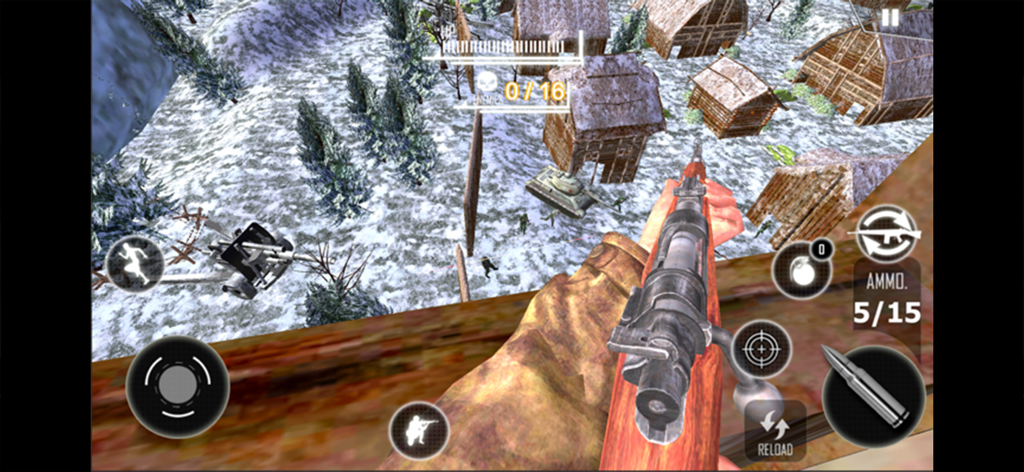Click the virtual movement joystick

pos(178,386)
